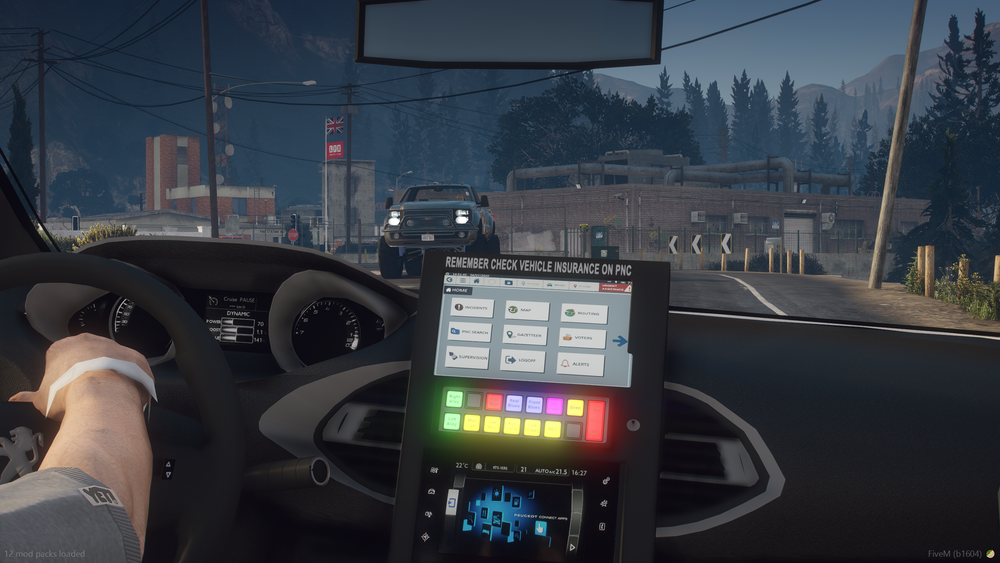Toggle the Left Alley light button
The image size is (1000, 563).
[451, 421]
